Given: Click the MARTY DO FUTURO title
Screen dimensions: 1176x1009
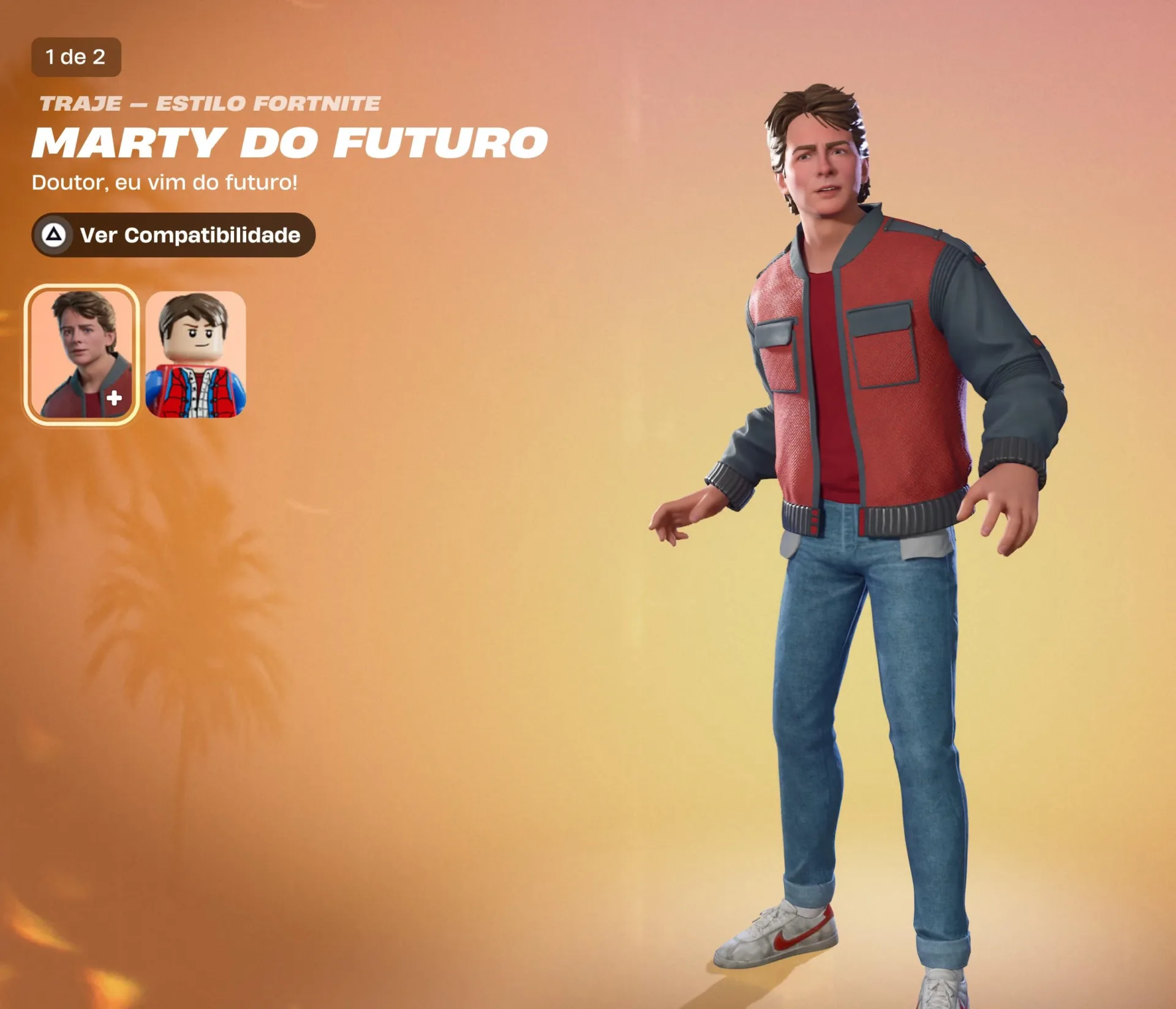Looking at the screenshot, I should tap(288, 143).
